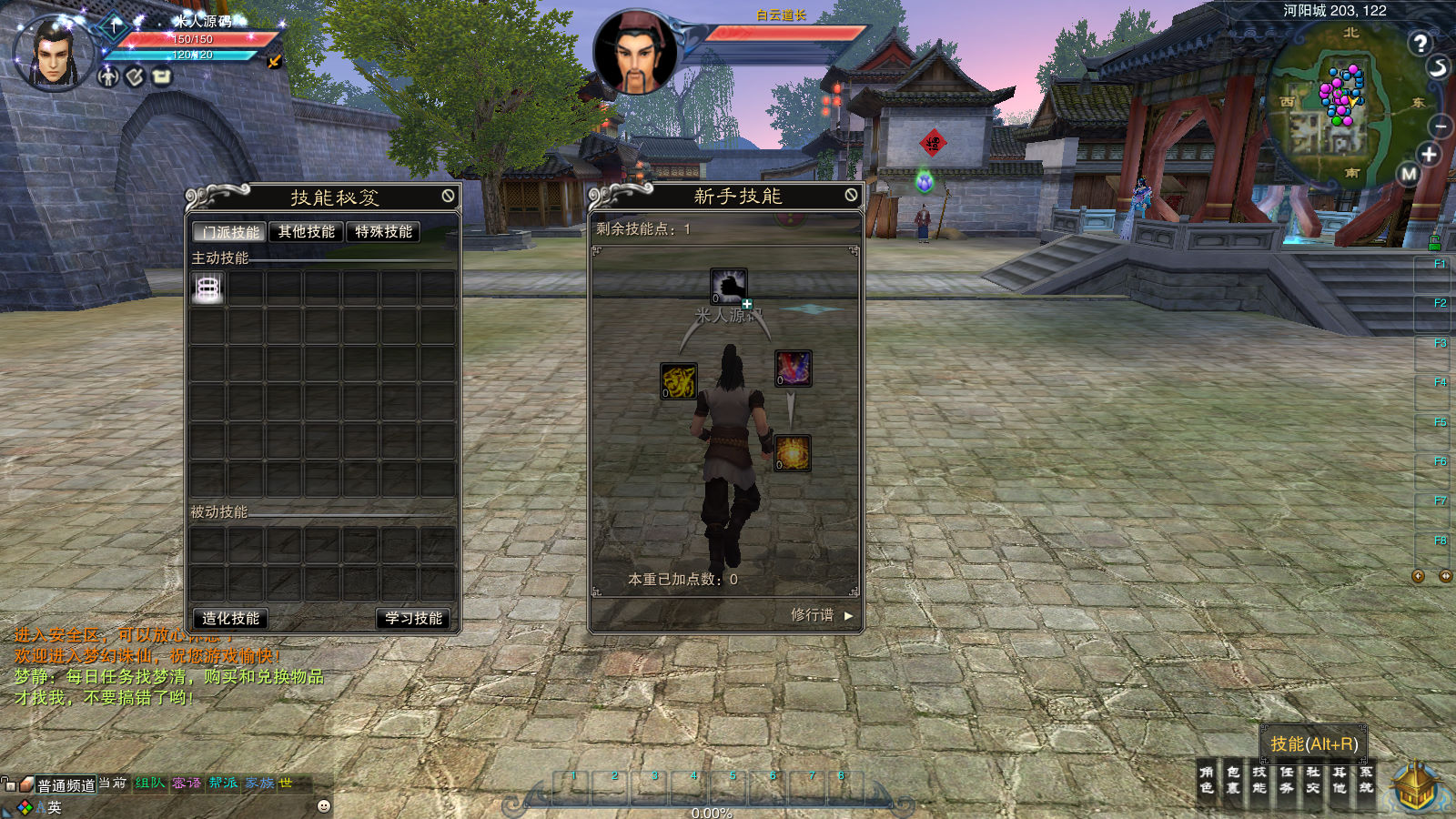Switch chat to the 组队 team channel
Image resolution: width=1456 pixels, height=819 pixels.
coord(150,783)
